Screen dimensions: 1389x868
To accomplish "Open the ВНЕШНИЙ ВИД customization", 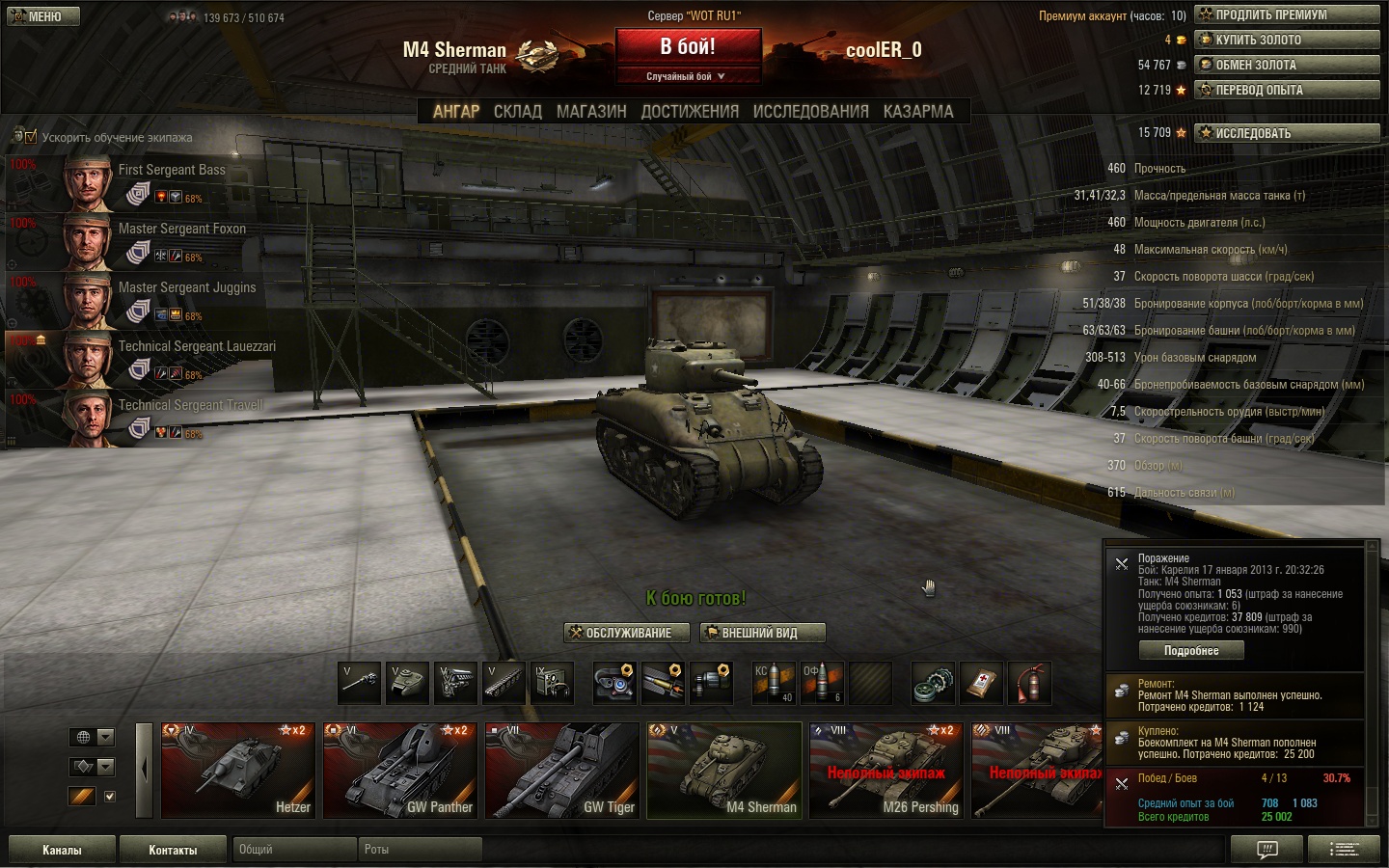I will [x=762, y=633].
